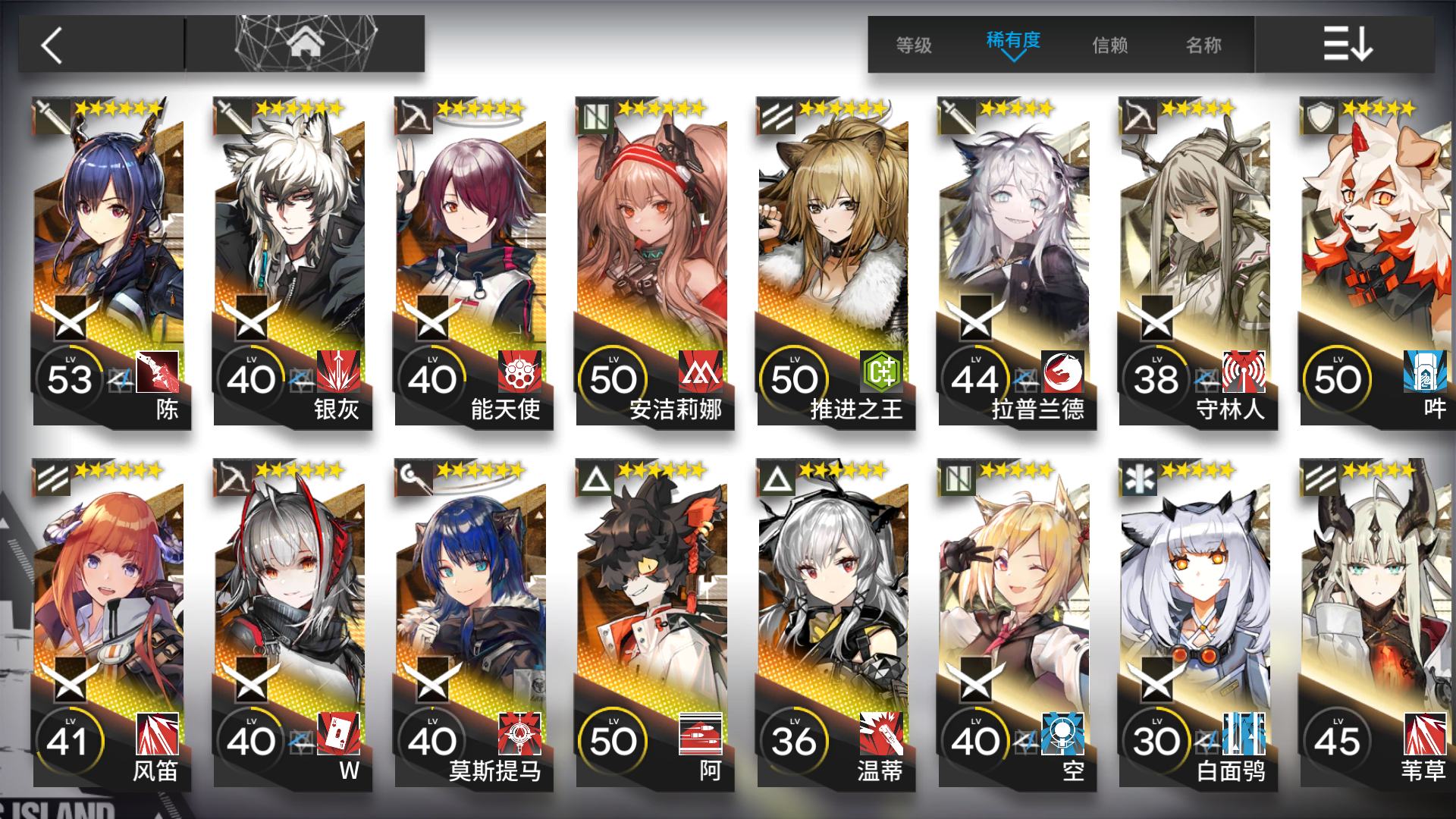Go back using the arrow button
Image resolution: width=1456 pixels, height=819 pixels.
(52, 45)
